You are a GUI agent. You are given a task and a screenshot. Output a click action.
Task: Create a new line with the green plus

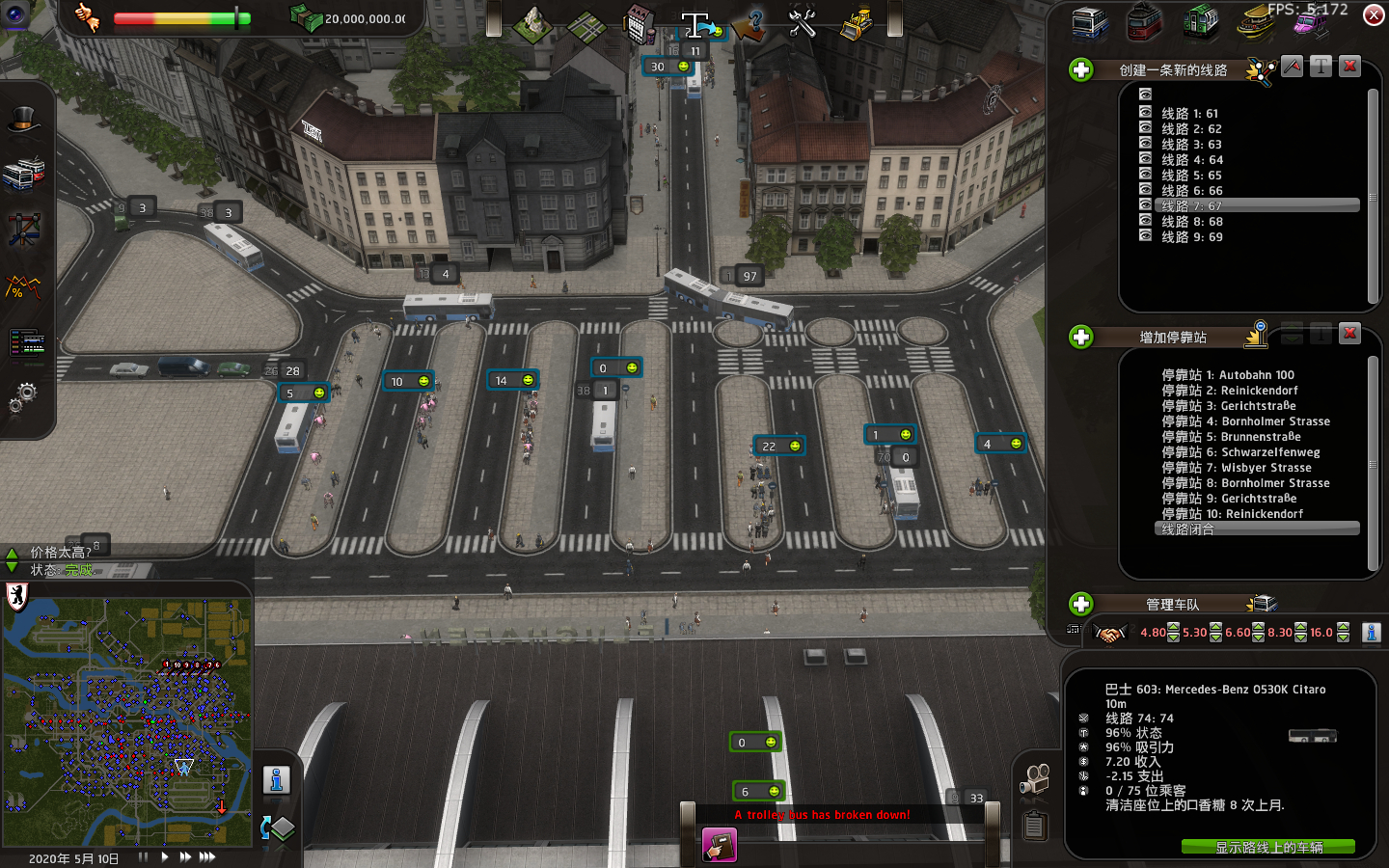point(1081,69)
